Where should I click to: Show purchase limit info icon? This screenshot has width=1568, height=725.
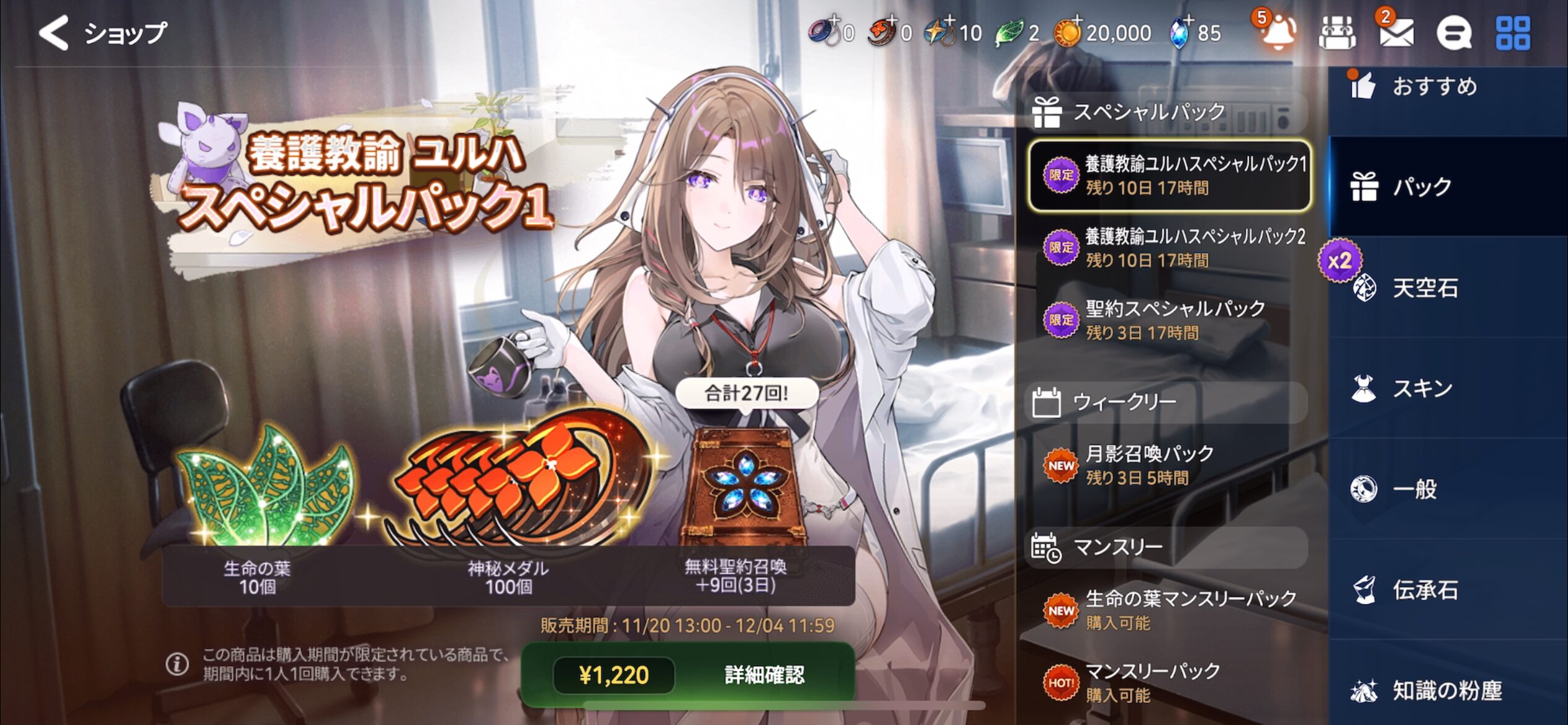[x=177, y=664]
